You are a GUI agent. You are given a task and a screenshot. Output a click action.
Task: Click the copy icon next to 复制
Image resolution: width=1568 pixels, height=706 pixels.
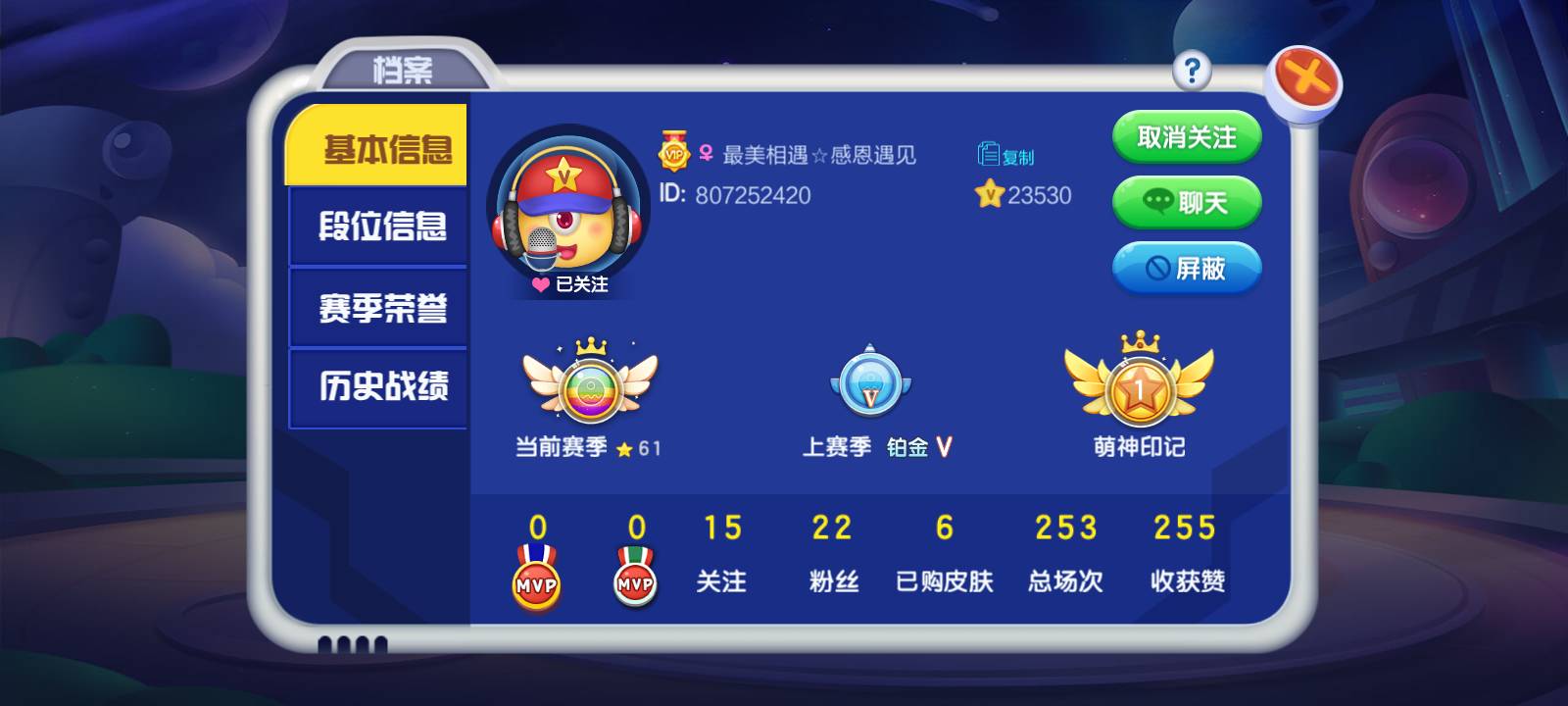(x=988, y=152)
